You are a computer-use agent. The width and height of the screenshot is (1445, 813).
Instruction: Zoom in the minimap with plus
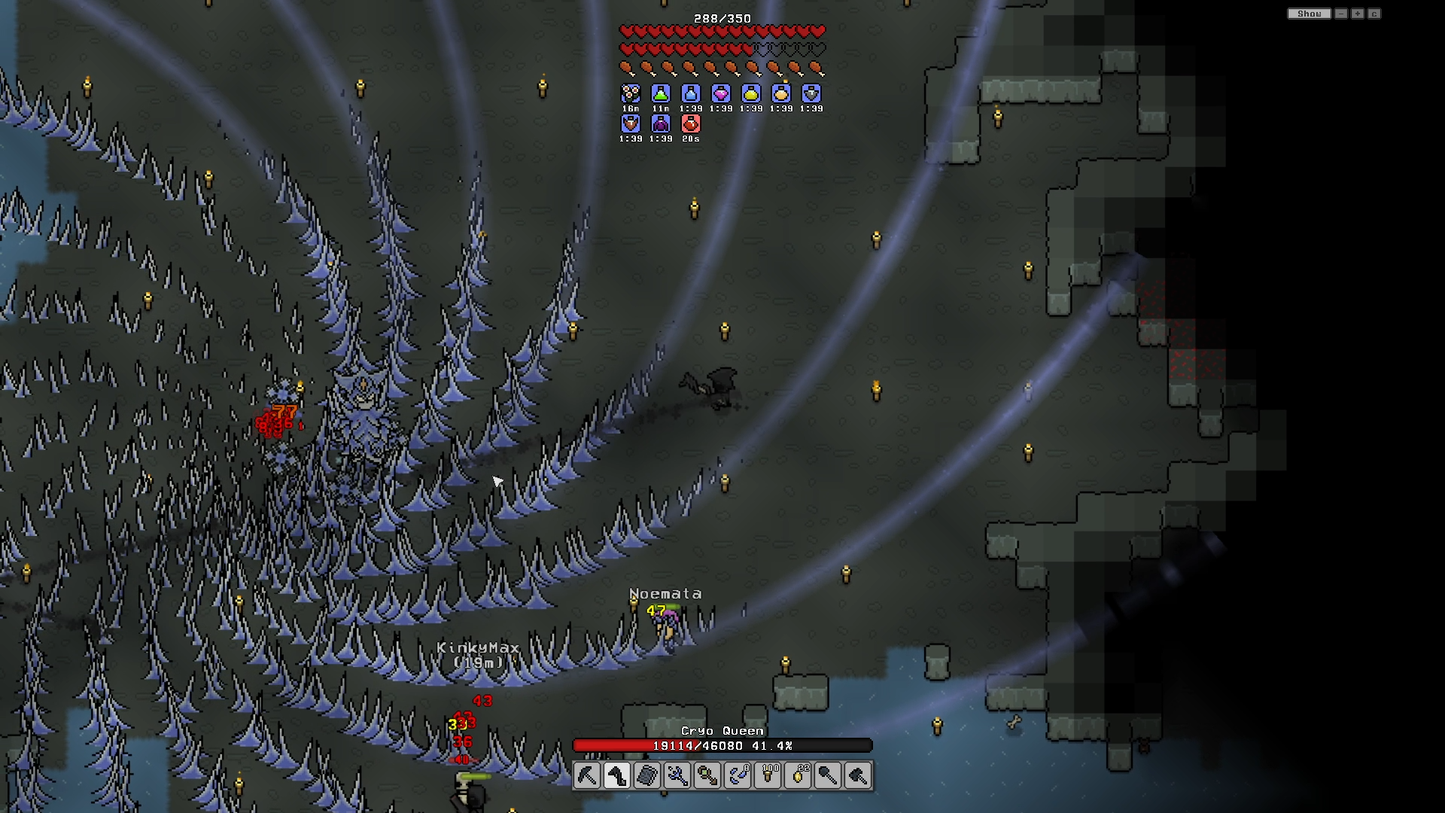pos(1358,14)
